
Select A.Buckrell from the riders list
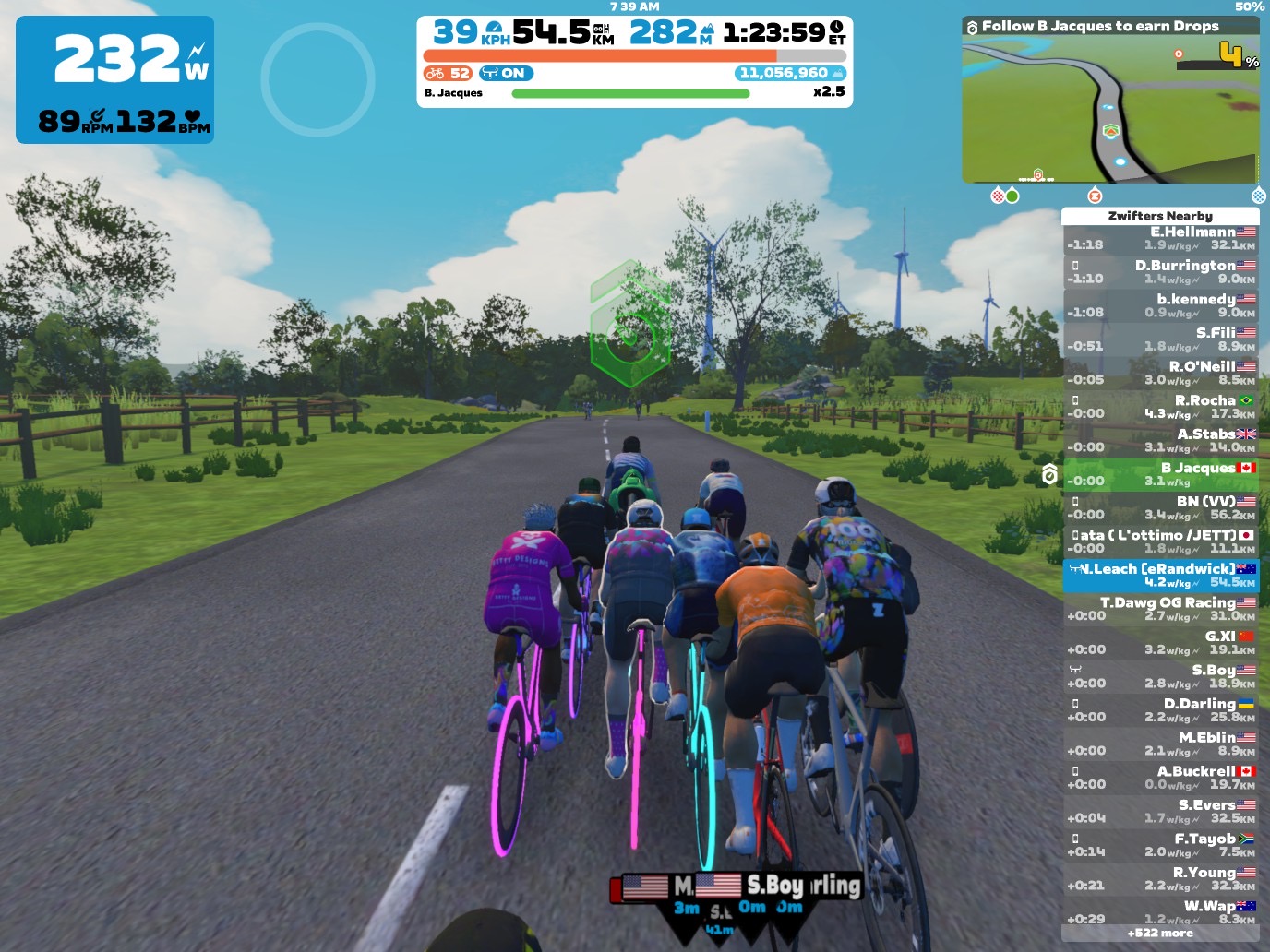(1160, 777)
